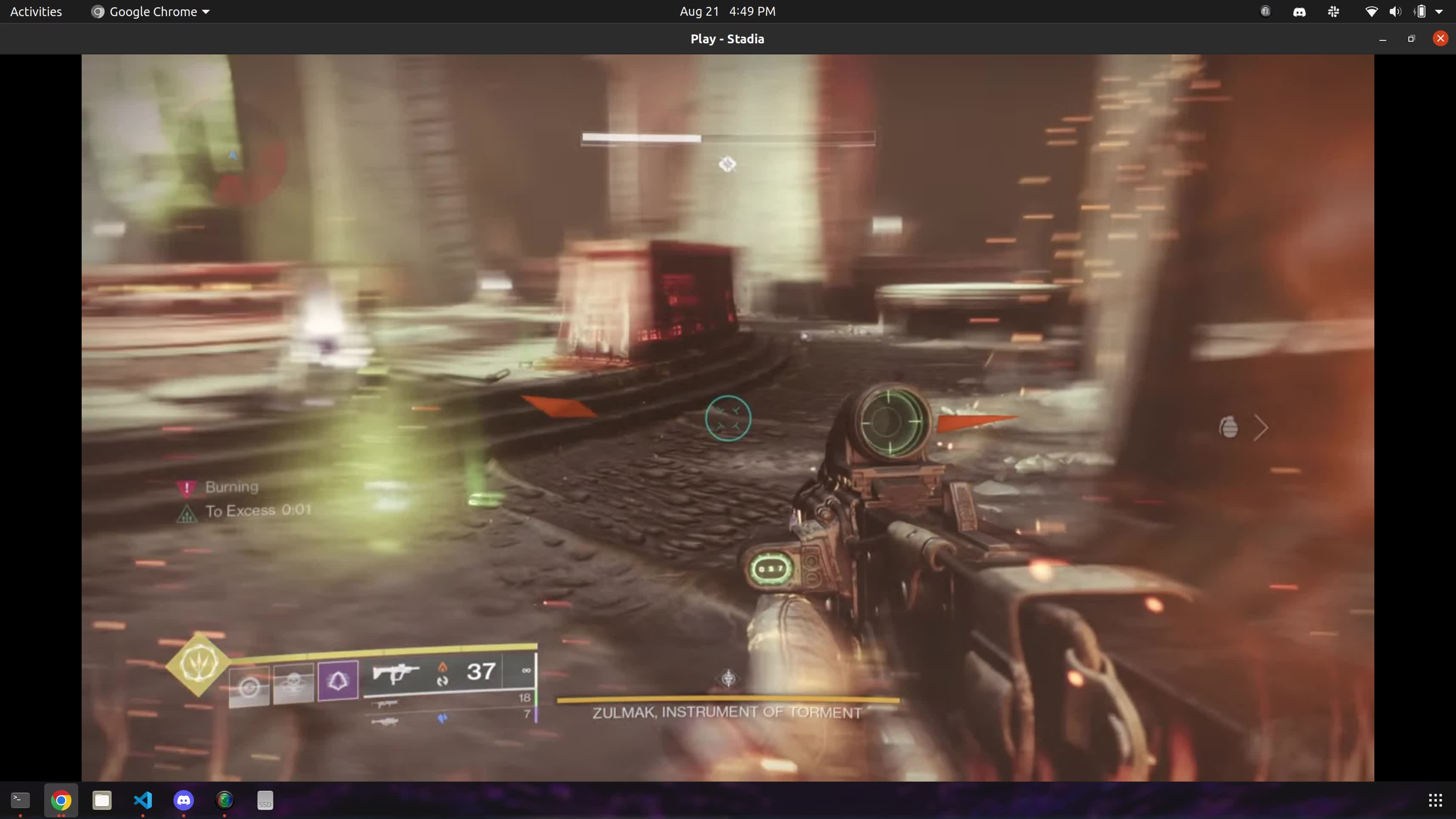Select the grenade ability slot
1456x819 pixels.
tap(249, 686)
